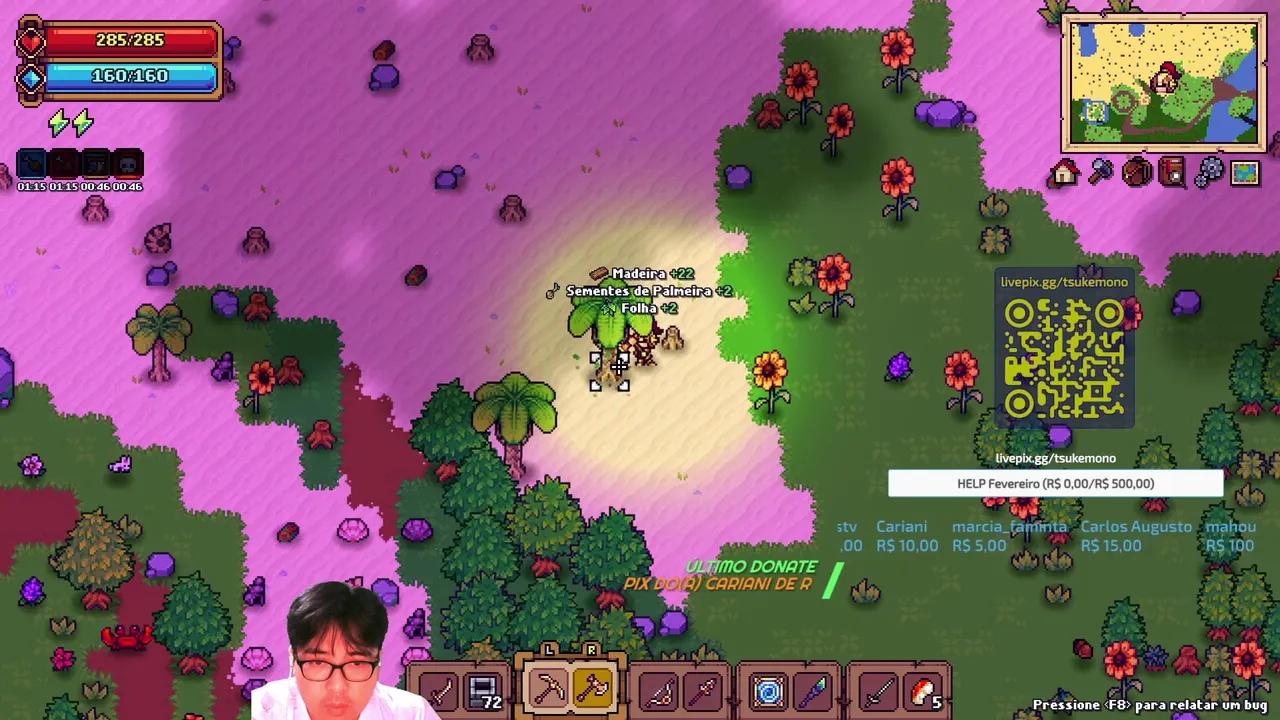Select the mushroom stack of 5

(923, 688)
